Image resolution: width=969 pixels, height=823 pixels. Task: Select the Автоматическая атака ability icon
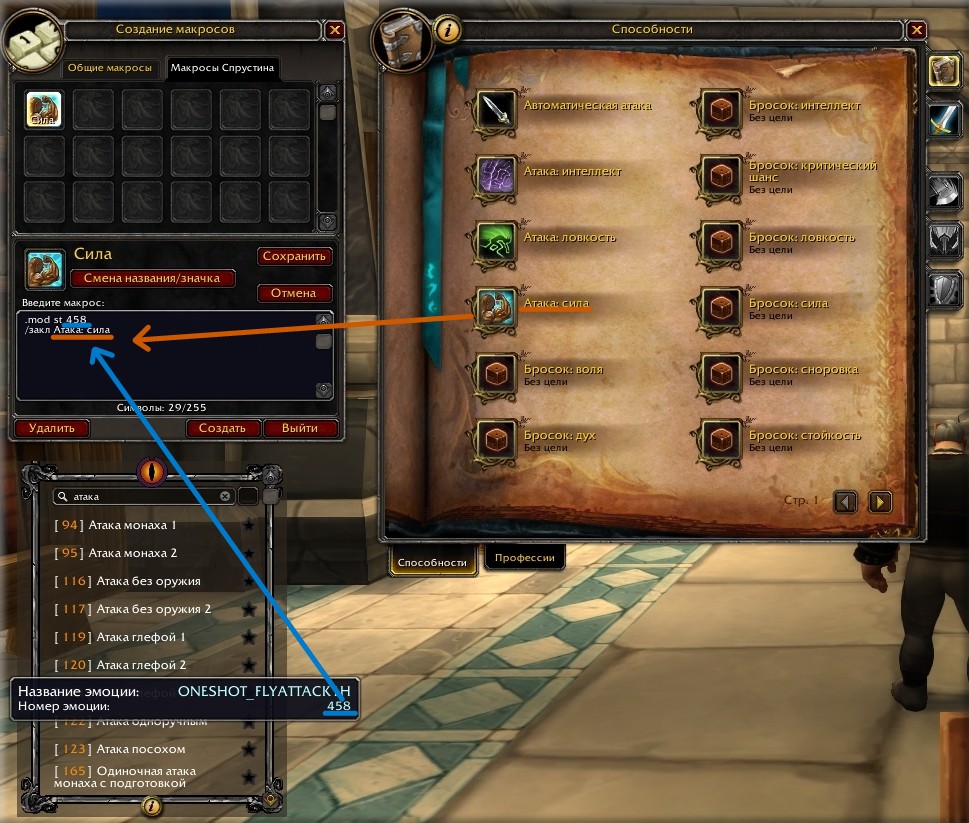tap(495, 110)
